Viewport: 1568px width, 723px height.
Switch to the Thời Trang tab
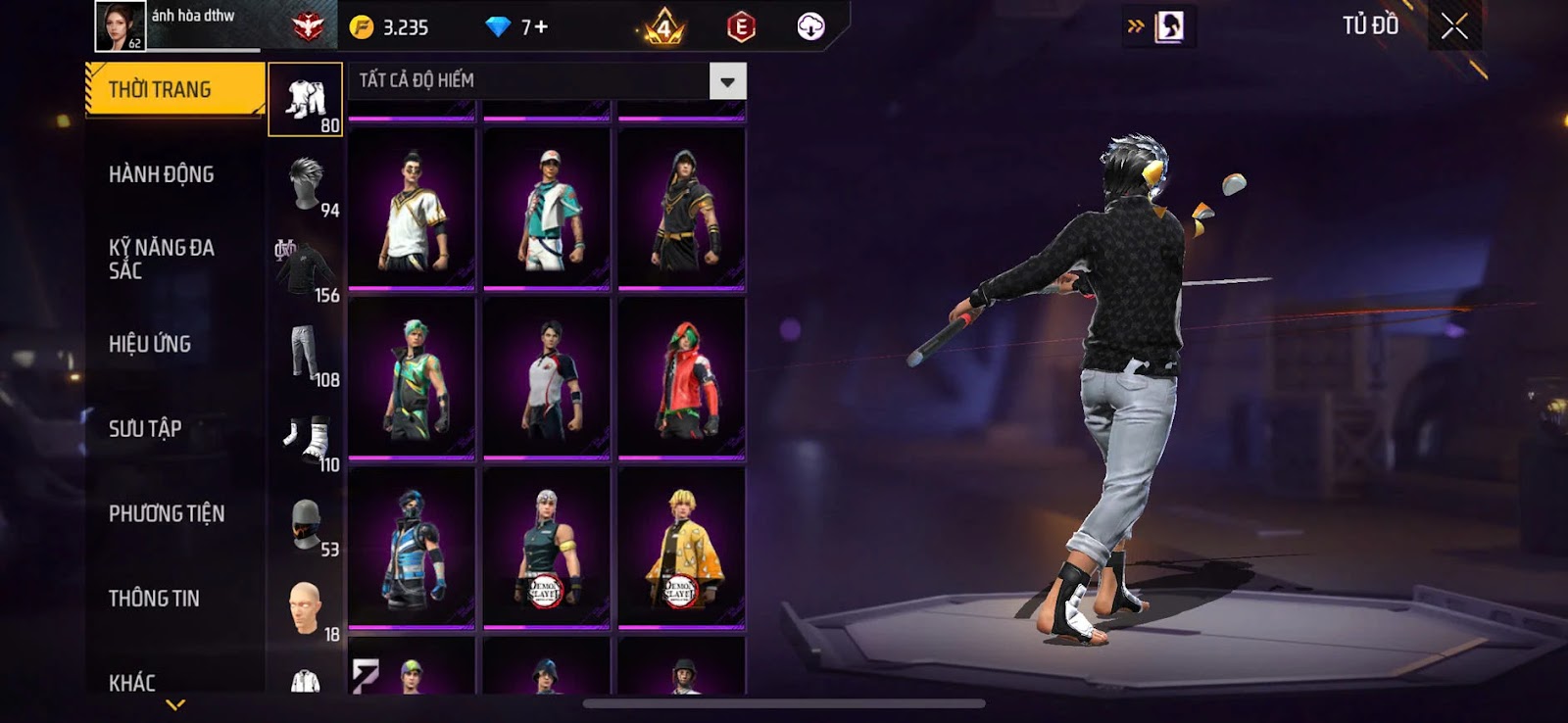pos(174,90)
